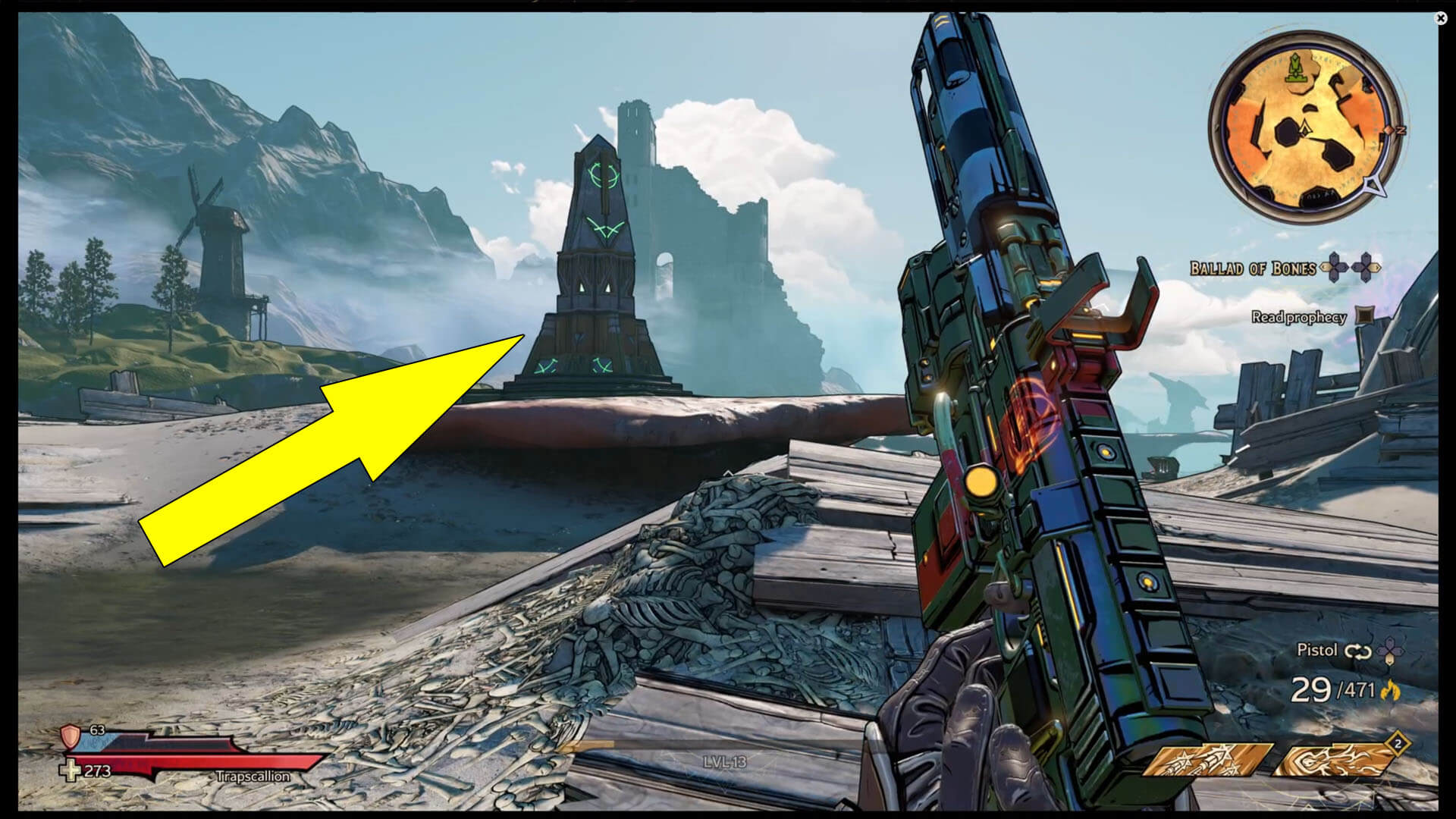Click the fire element icon next to ammo count
Viewport: 1456px width, 819px height.
tap(1390, 691)
